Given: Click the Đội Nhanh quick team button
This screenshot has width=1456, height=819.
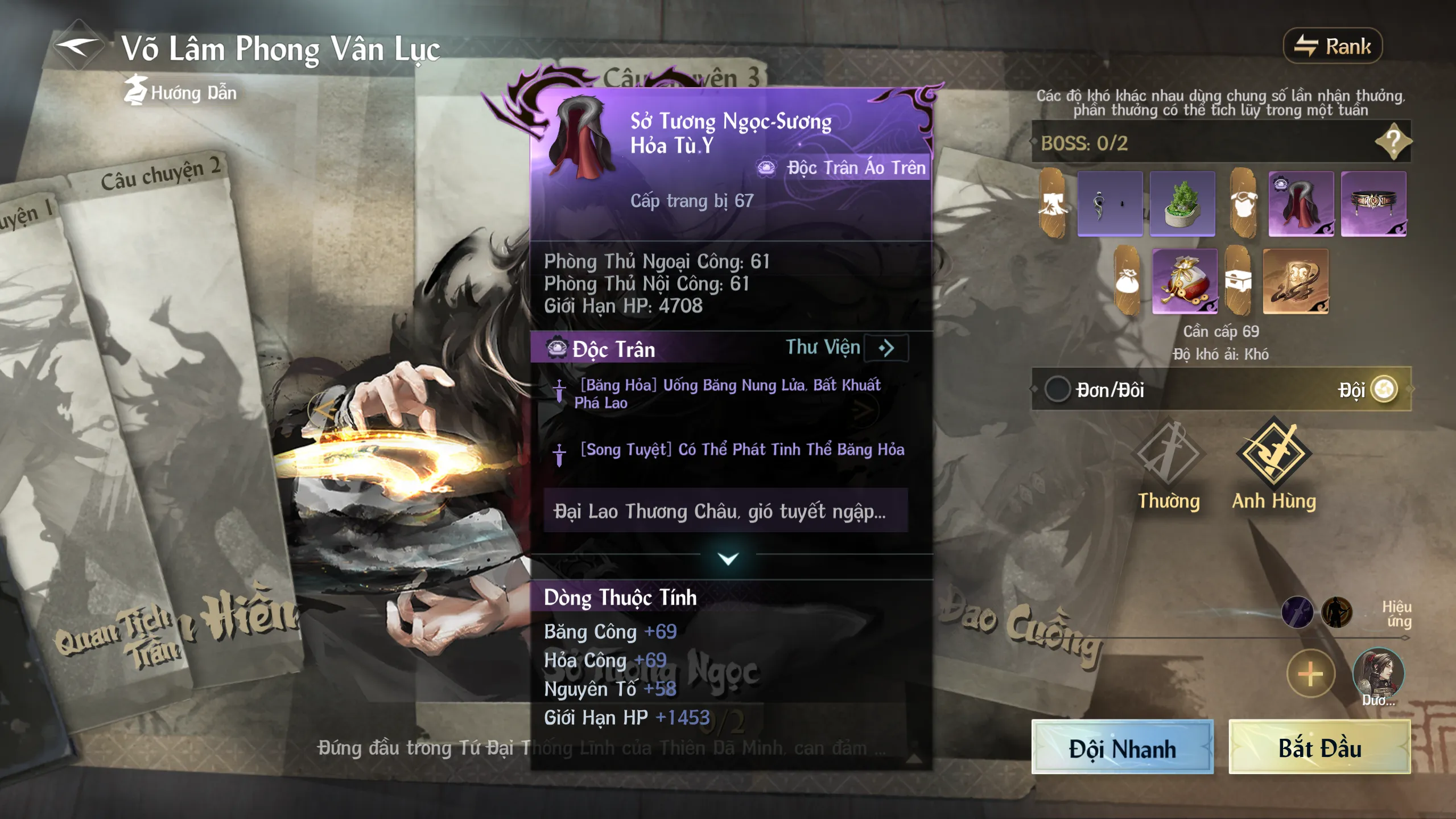Looking at the screenshot, I should 1122,748.
